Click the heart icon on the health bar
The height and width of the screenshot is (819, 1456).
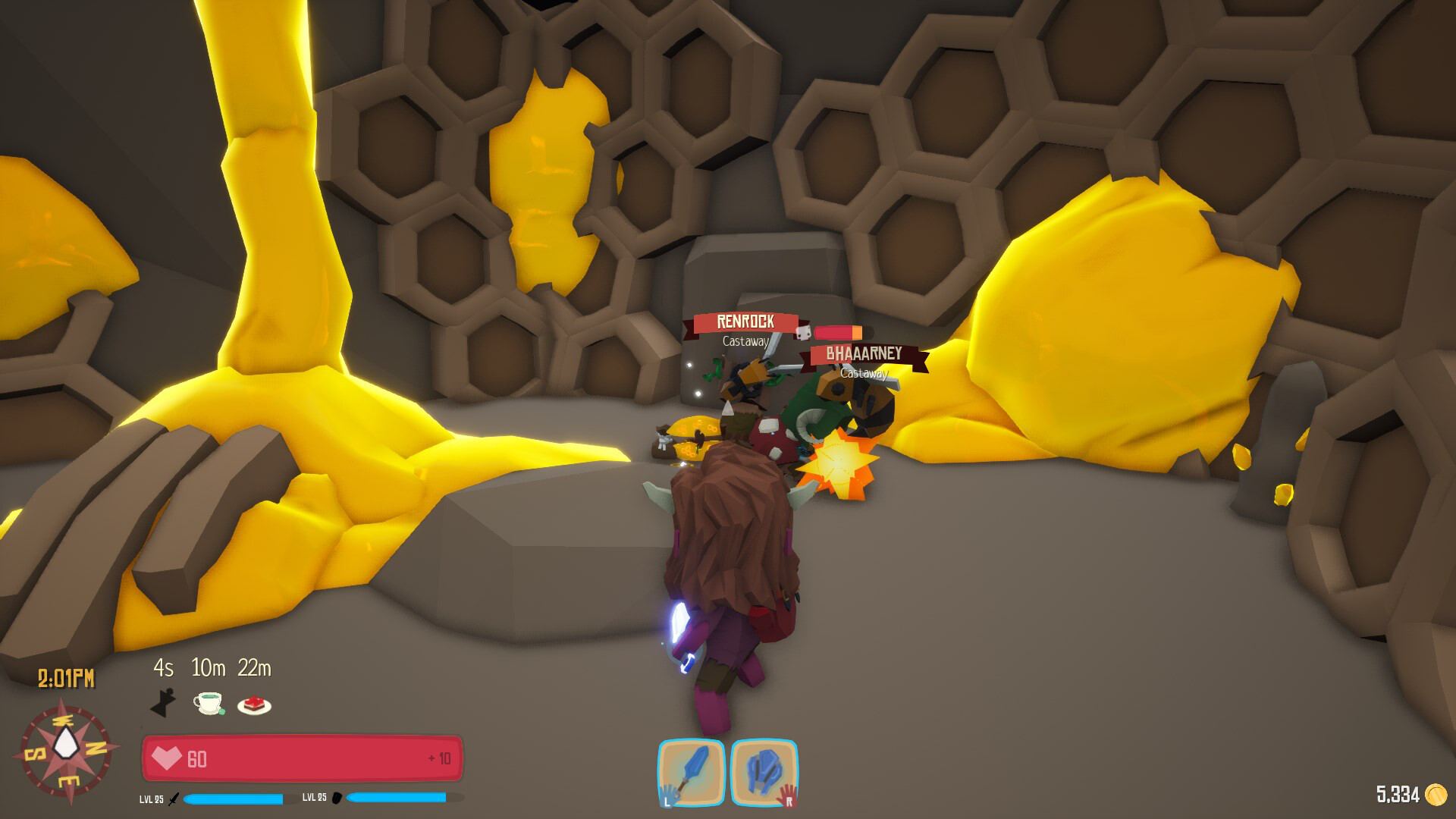168,758
